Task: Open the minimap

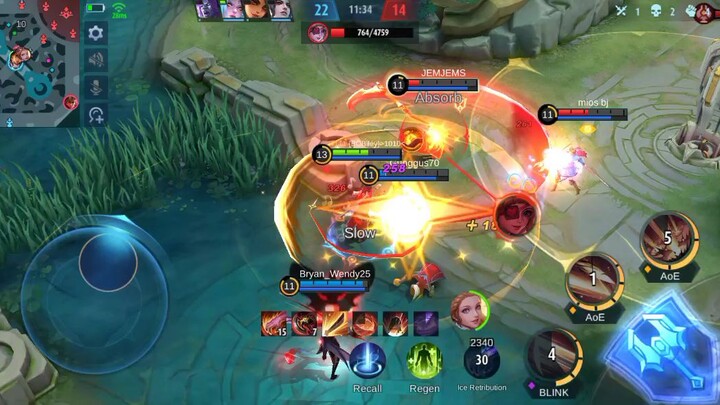Action: [38, 62]
